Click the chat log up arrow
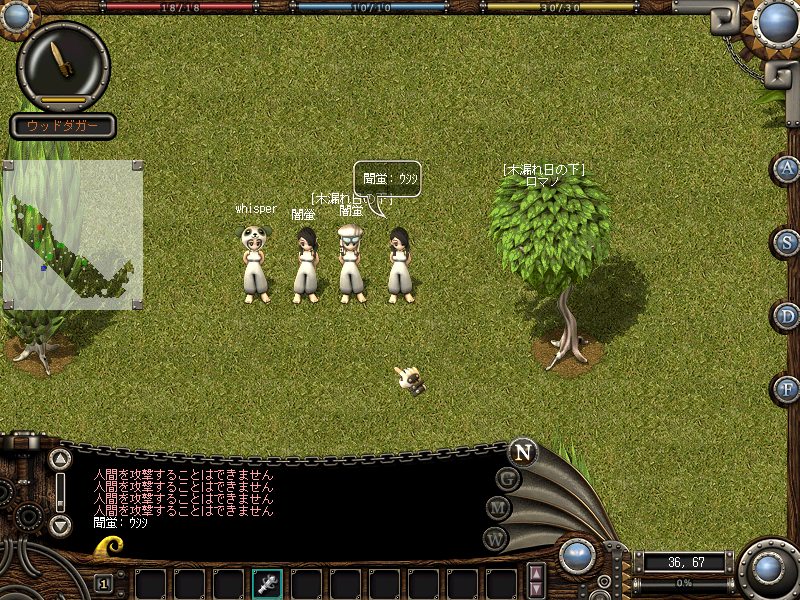 pyautogui.click(x=61, y=460)
